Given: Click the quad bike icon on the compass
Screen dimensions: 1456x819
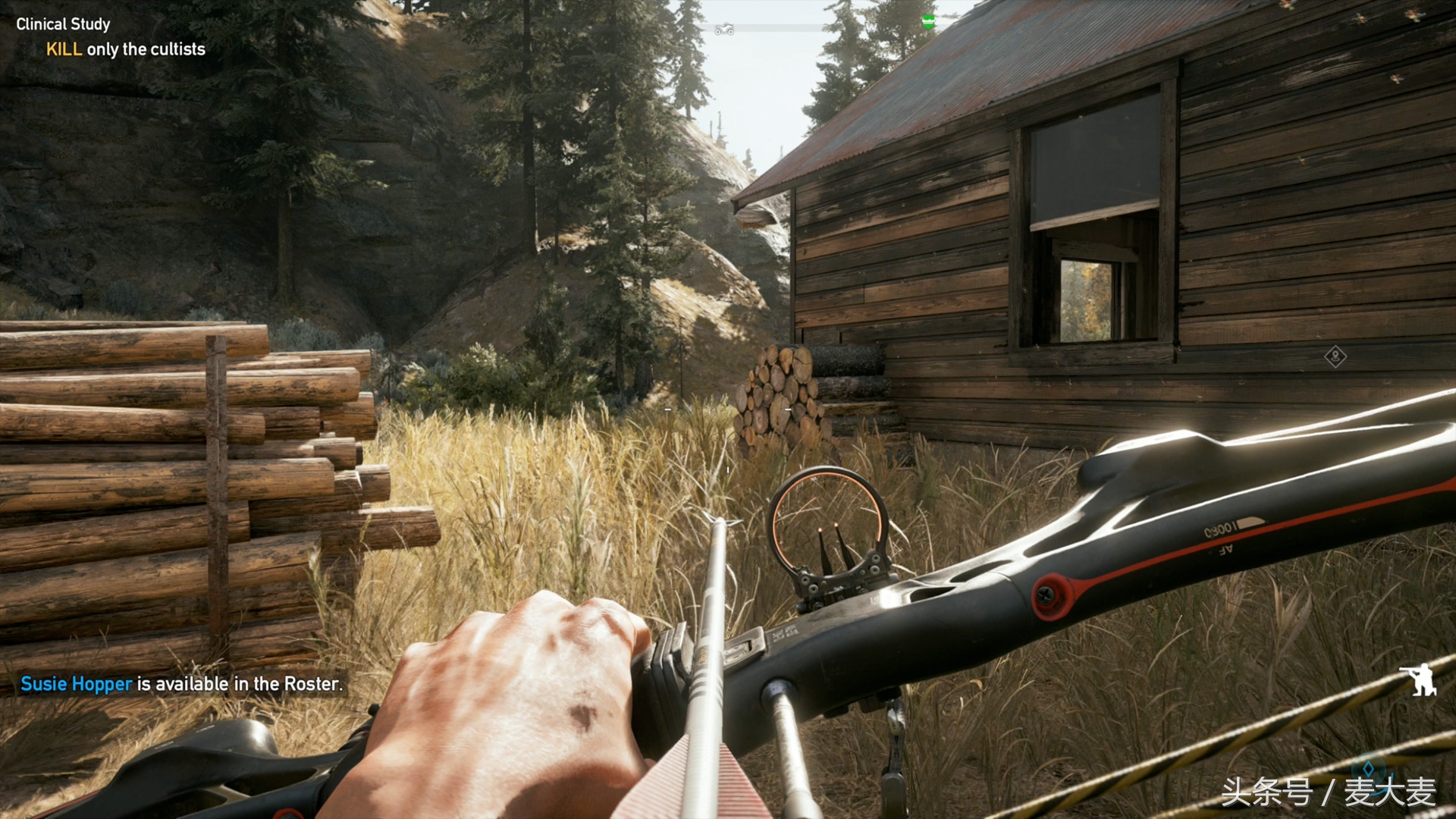Looking at the screenshot, I should tap(724, 30).
